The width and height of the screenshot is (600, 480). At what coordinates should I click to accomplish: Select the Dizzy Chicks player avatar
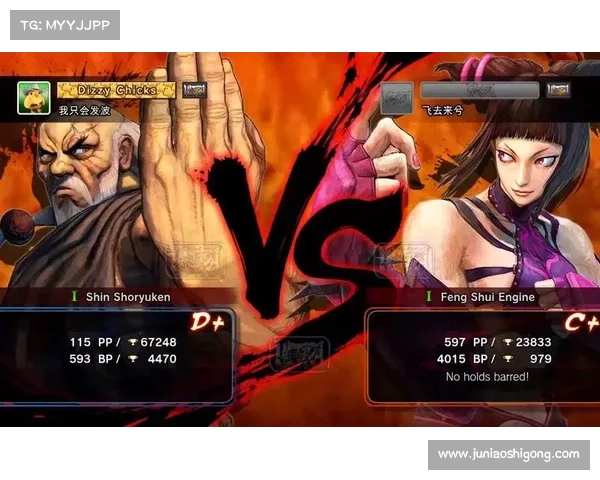pos(34,98)
